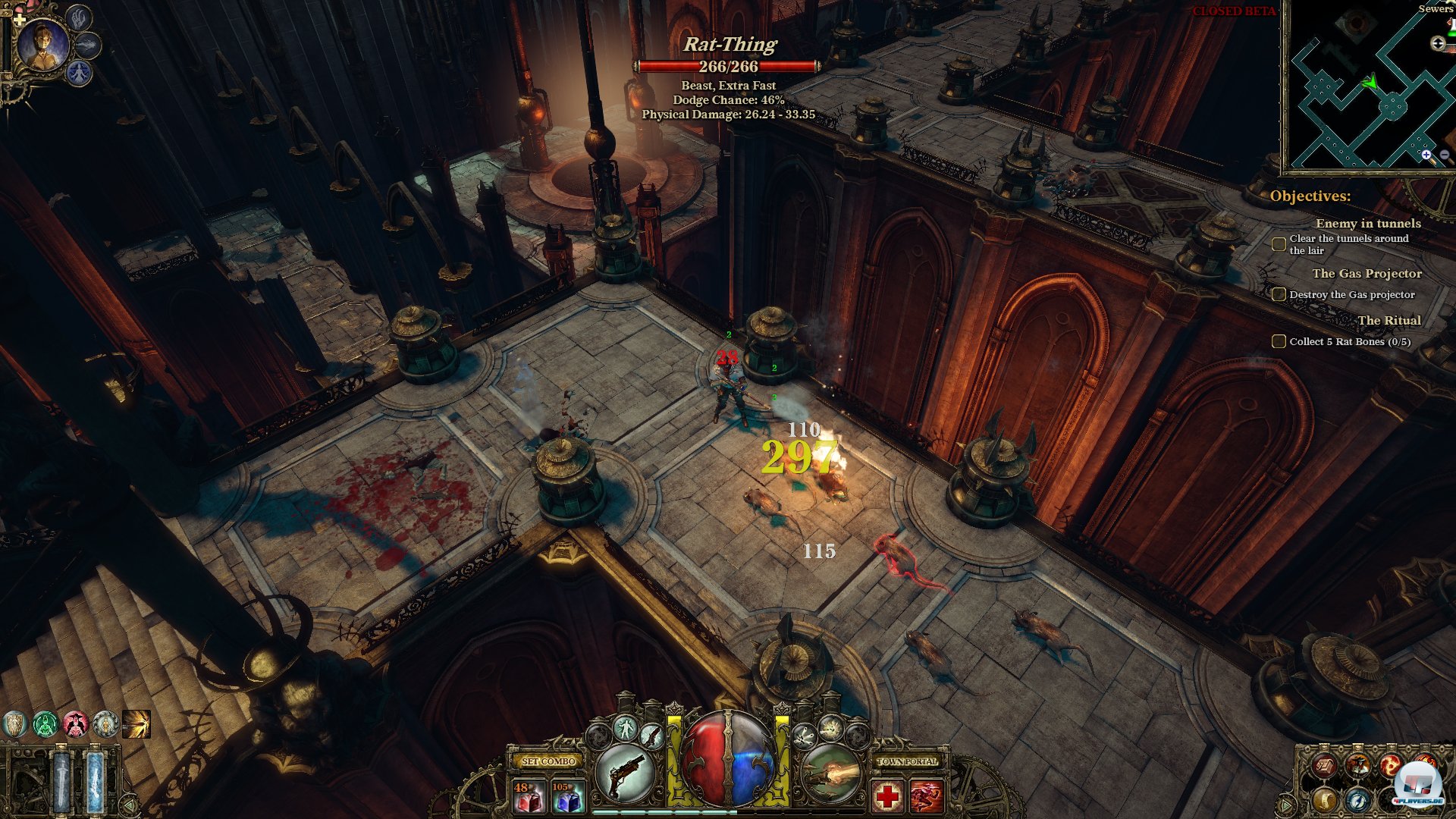
Task: Zoom in on the minimap
Action: click(x=1426, y=155)
